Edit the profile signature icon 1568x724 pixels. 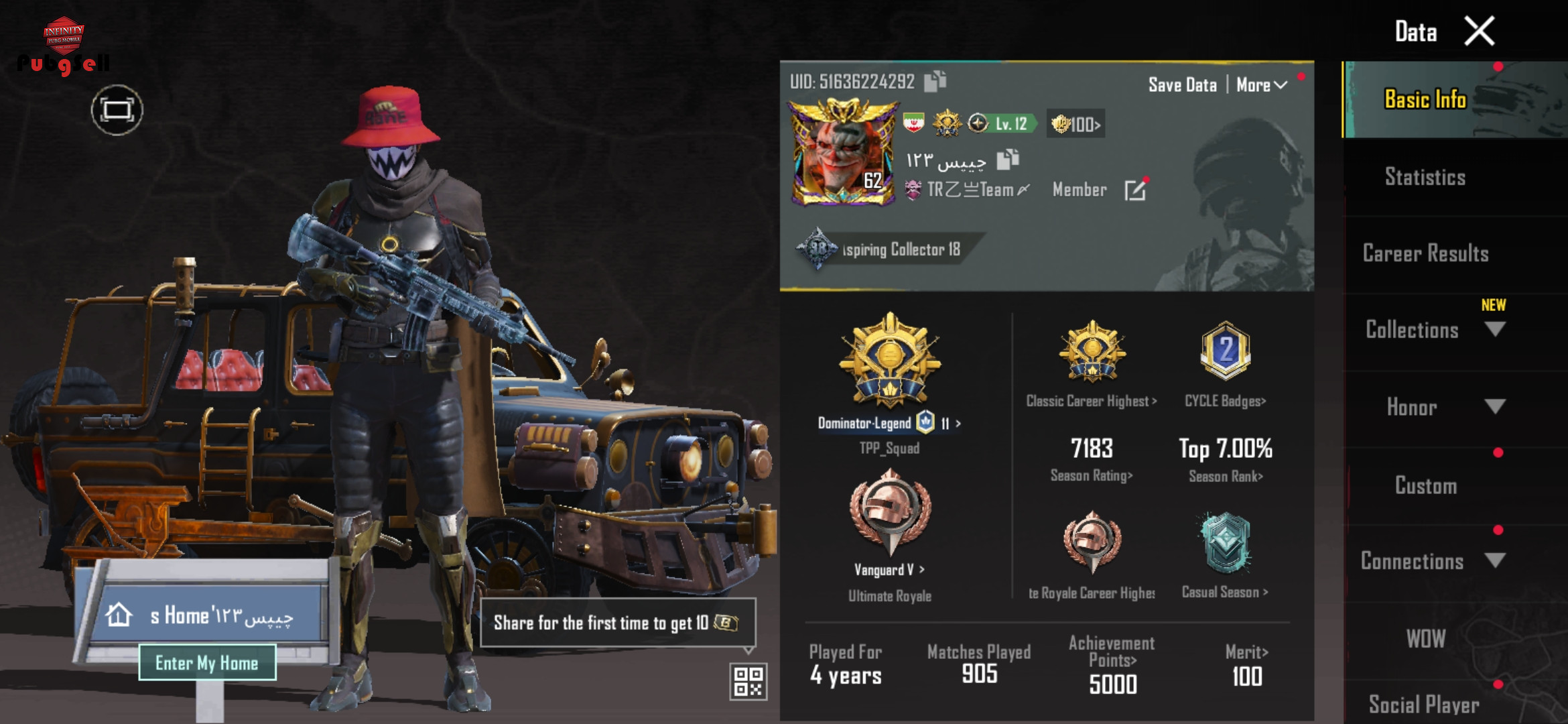[1135, 190]
